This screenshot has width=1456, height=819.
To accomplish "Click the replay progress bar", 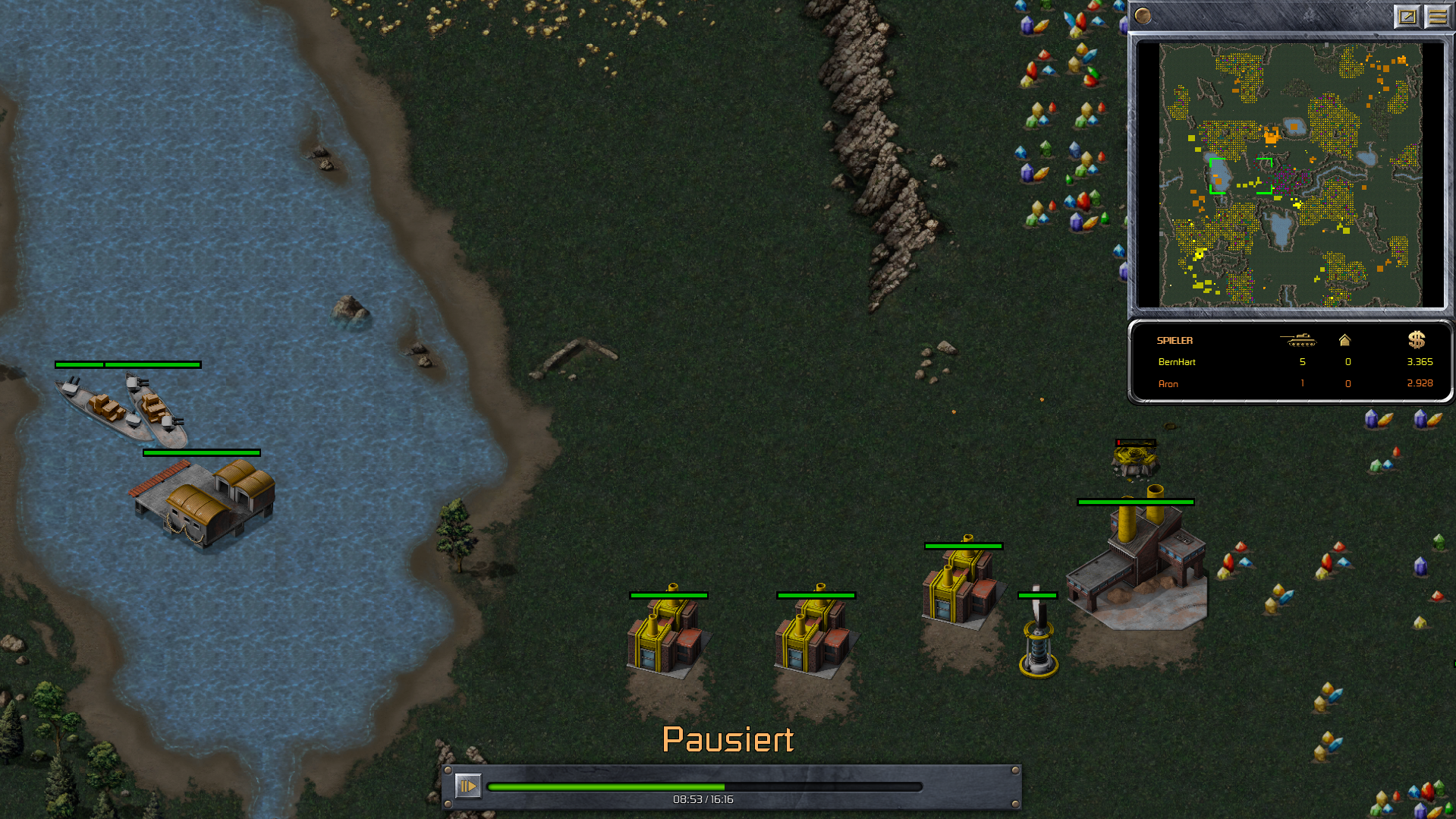I will (x=704, y=787).
